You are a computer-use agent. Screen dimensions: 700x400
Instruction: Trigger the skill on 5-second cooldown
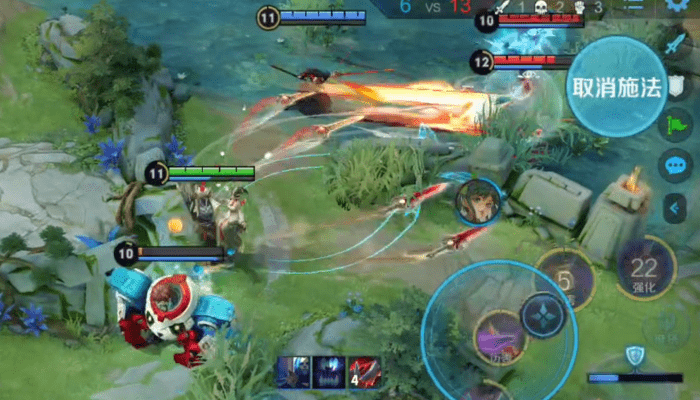[565, 280]
